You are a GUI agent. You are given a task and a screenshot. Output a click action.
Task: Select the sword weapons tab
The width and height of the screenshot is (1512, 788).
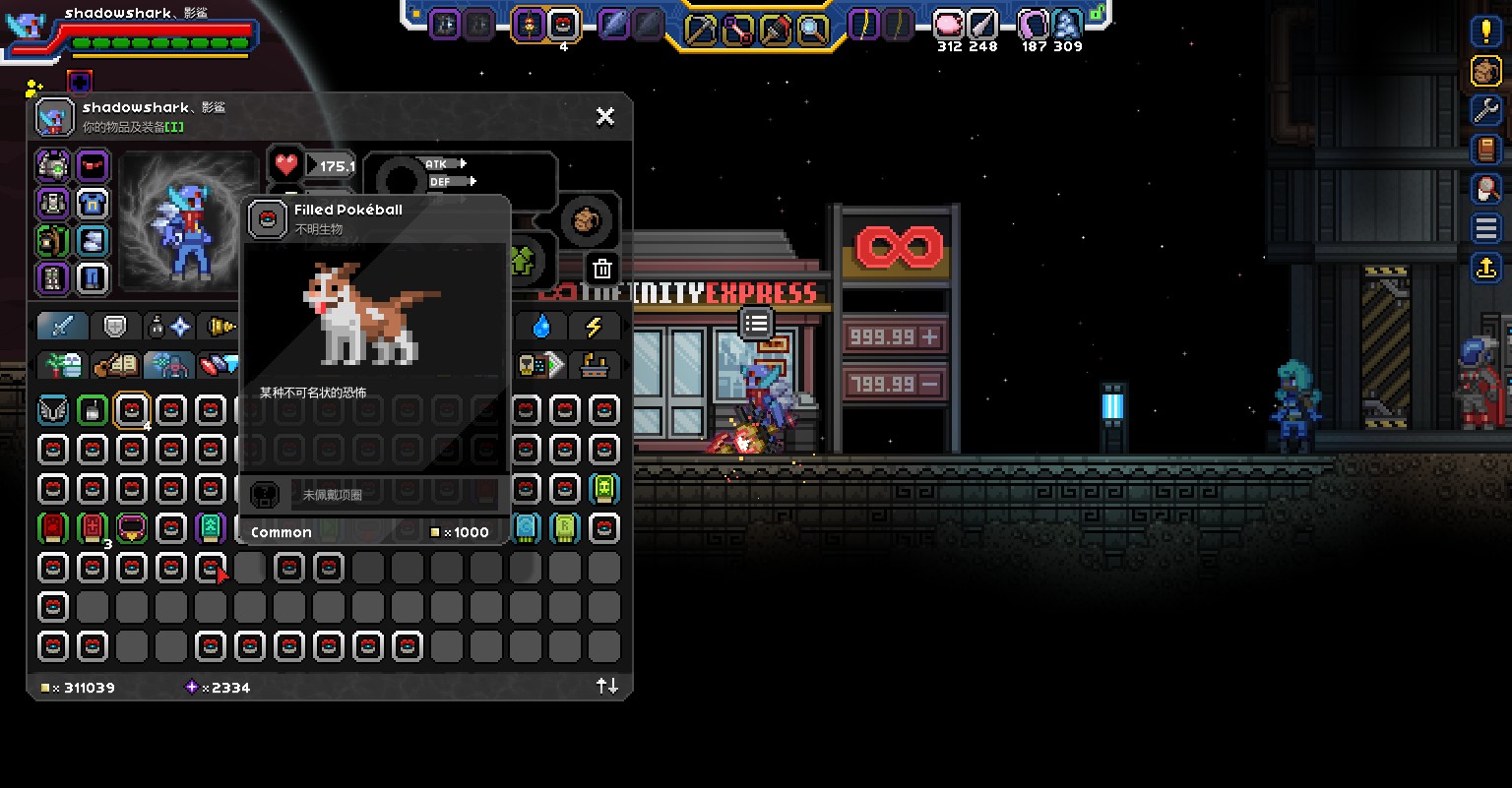63,326
